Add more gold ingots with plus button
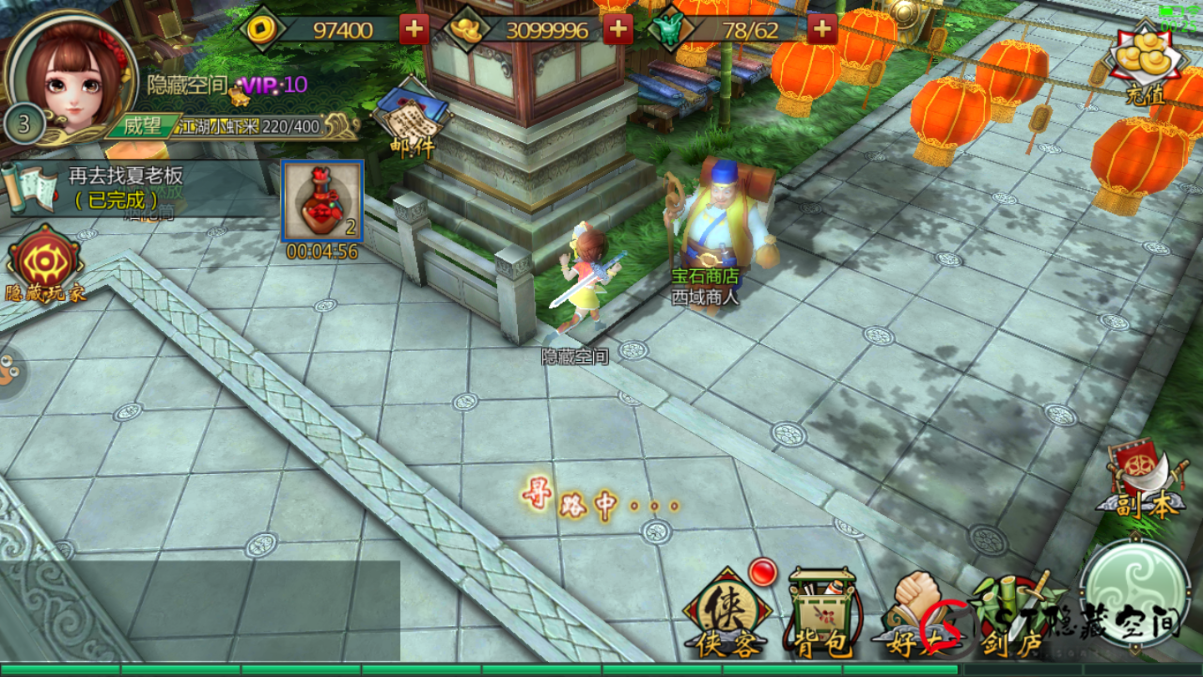The width and height of the screenshot is (1203, 677). tap(618, 30)
